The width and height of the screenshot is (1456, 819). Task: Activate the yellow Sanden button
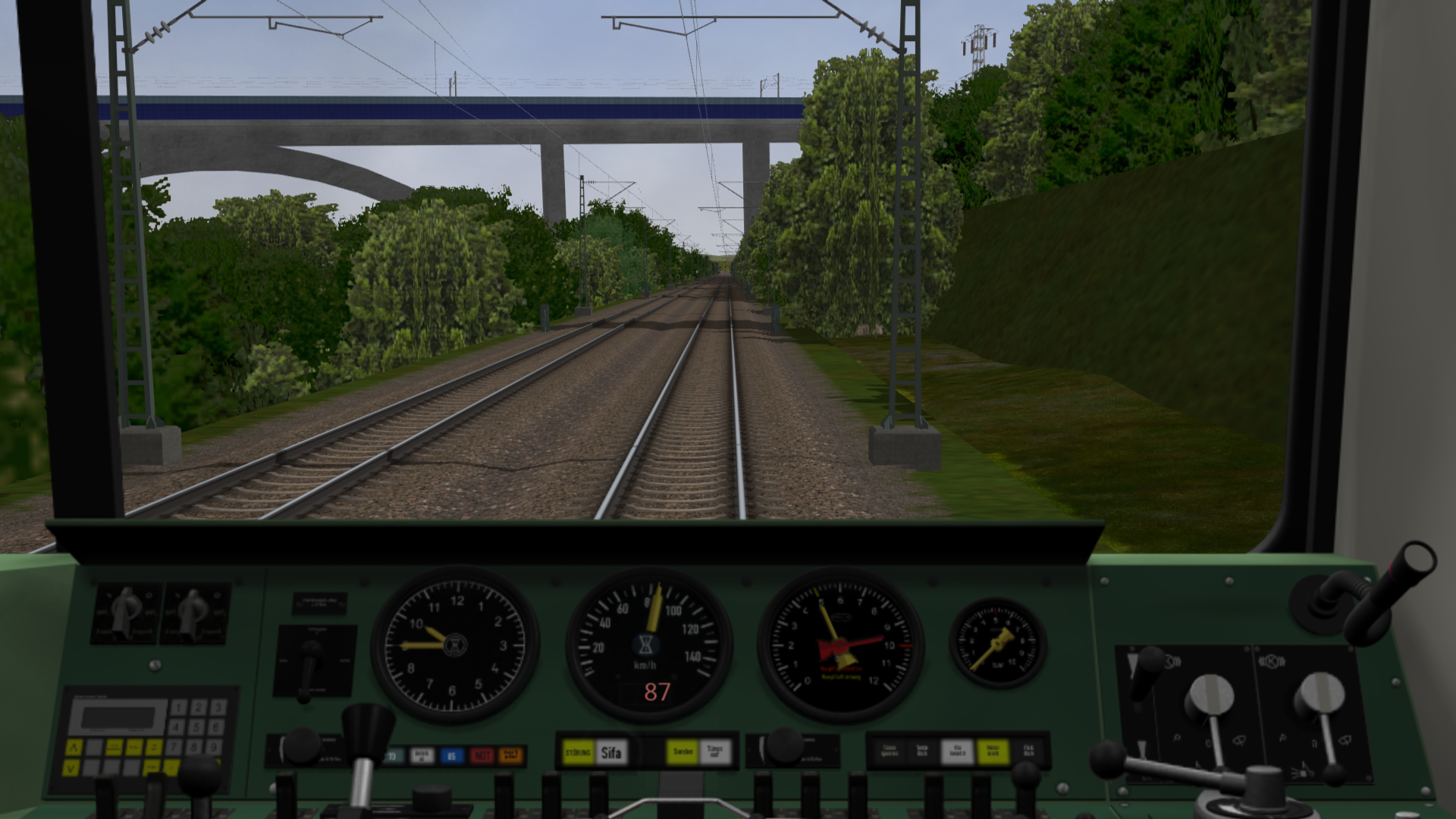(682, 752)
